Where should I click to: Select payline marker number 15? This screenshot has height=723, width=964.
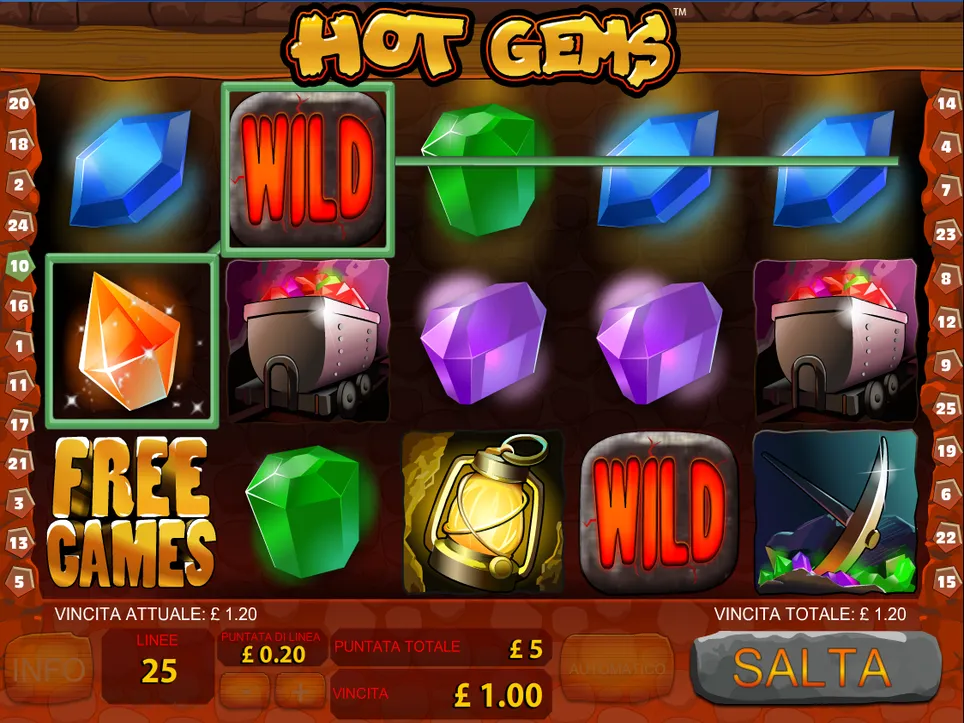pos(946,579)
